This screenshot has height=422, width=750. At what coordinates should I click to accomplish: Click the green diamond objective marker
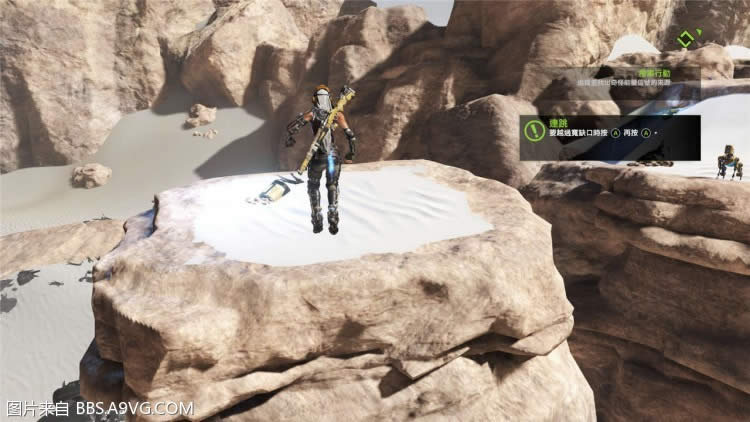[x=685, y=40]
